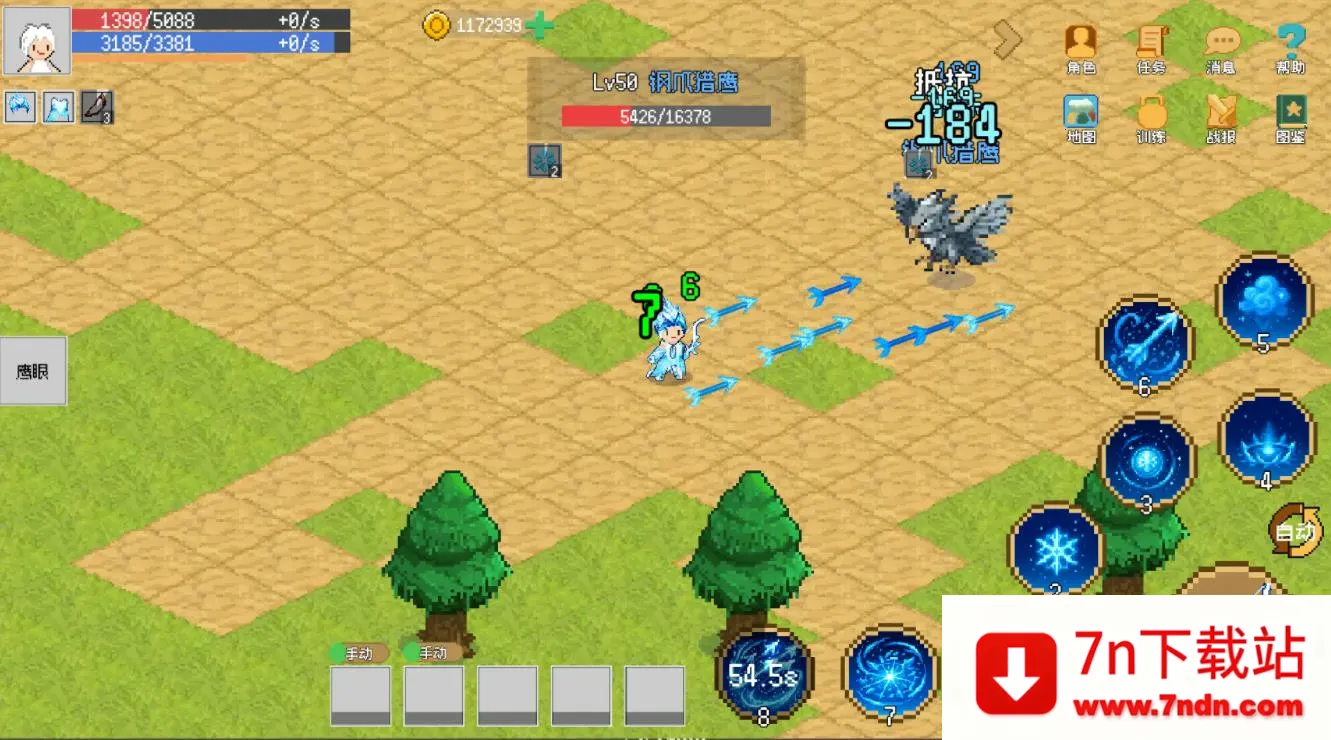This screenshot has width=1331, height=740.
Task: Click the white-haired character portrait
Action: pos(37,41)
